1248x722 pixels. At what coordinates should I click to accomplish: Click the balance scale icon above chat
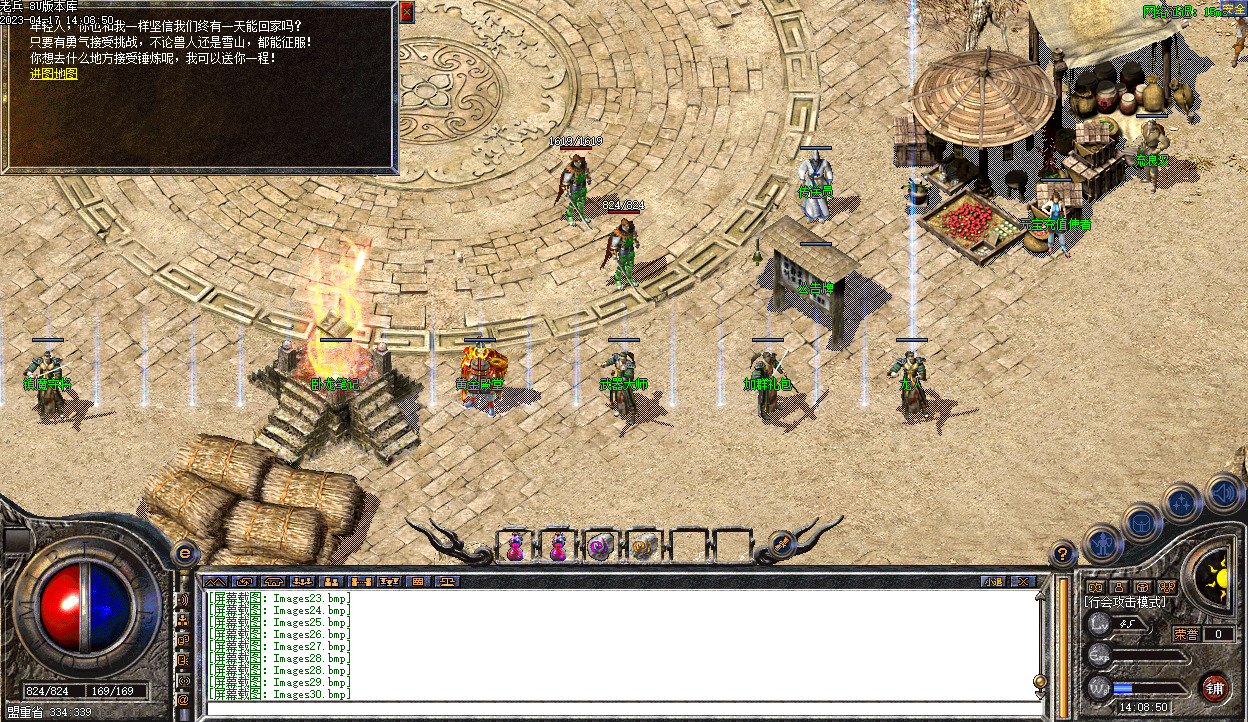[x=447, y=581]
